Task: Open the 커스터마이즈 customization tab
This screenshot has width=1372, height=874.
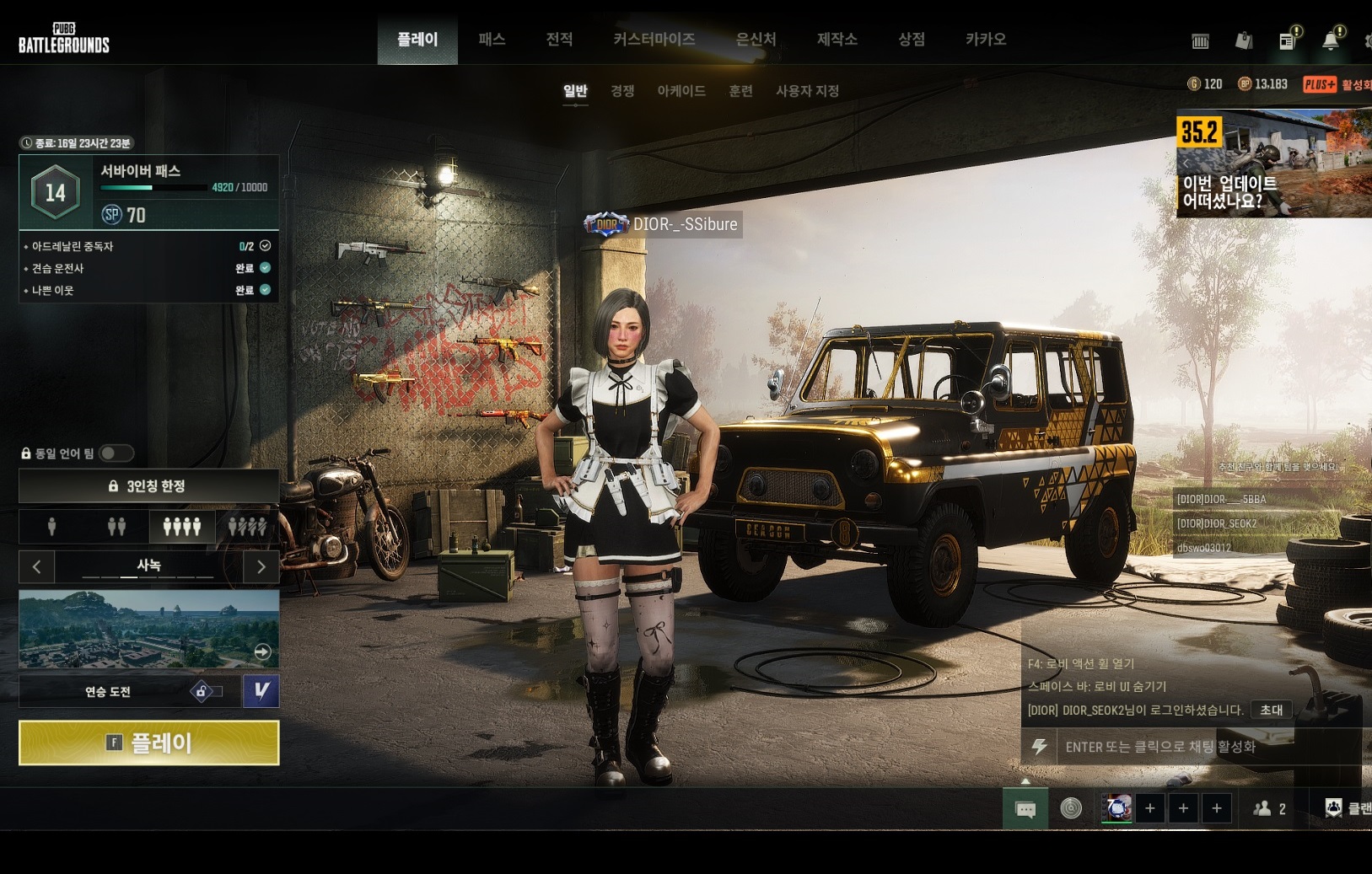Action: click(x=654, y=40)
